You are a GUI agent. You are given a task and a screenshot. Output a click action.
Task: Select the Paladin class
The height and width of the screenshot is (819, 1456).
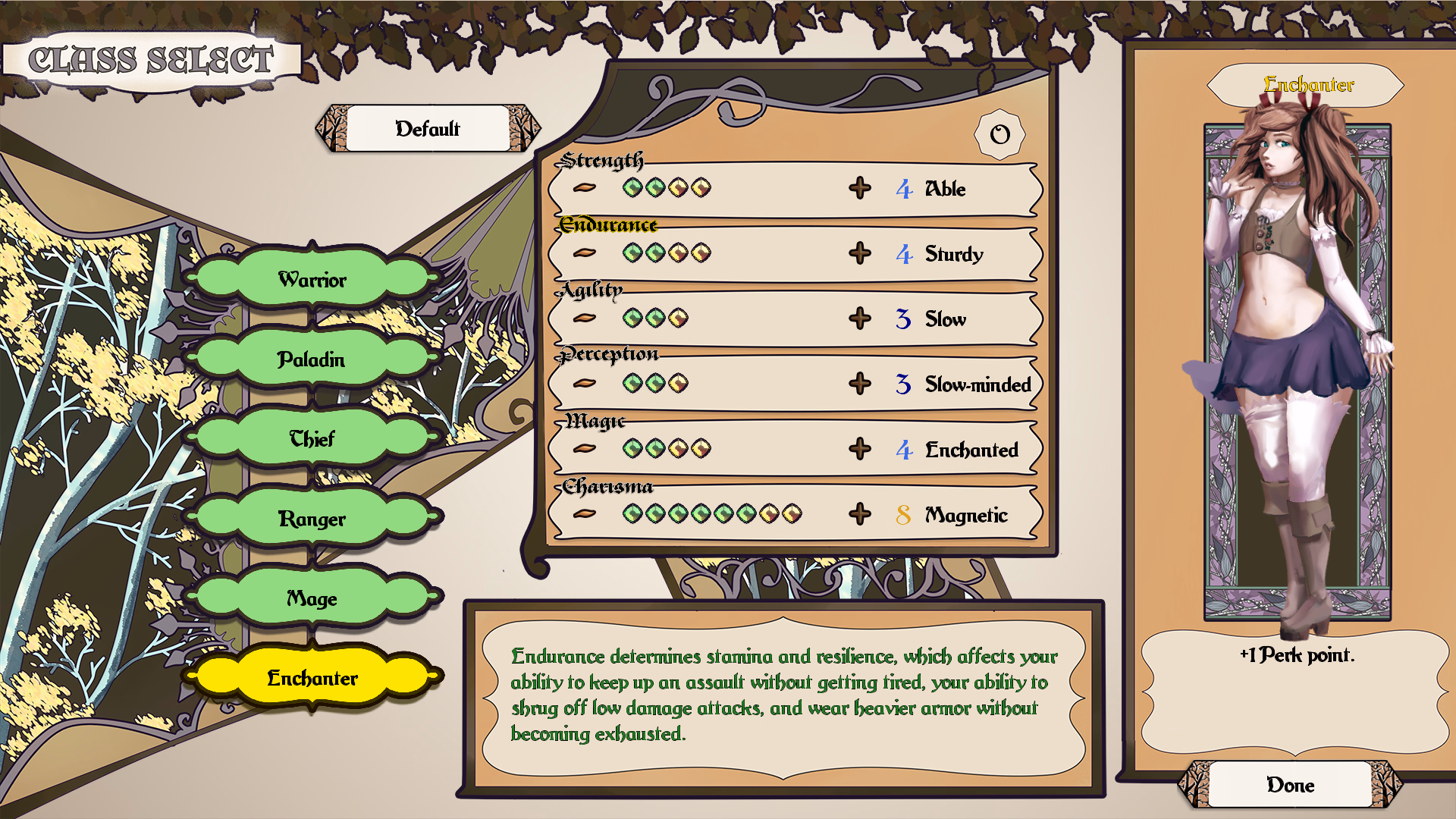[x=315, y=359]
